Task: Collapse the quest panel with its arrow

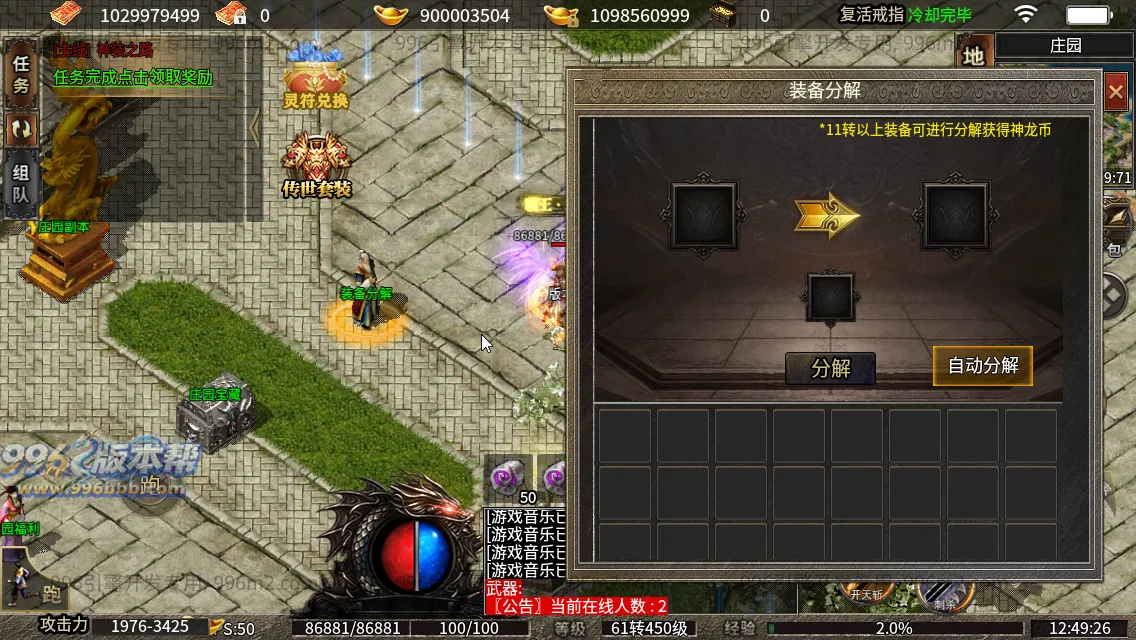Action: coord(255,126)
